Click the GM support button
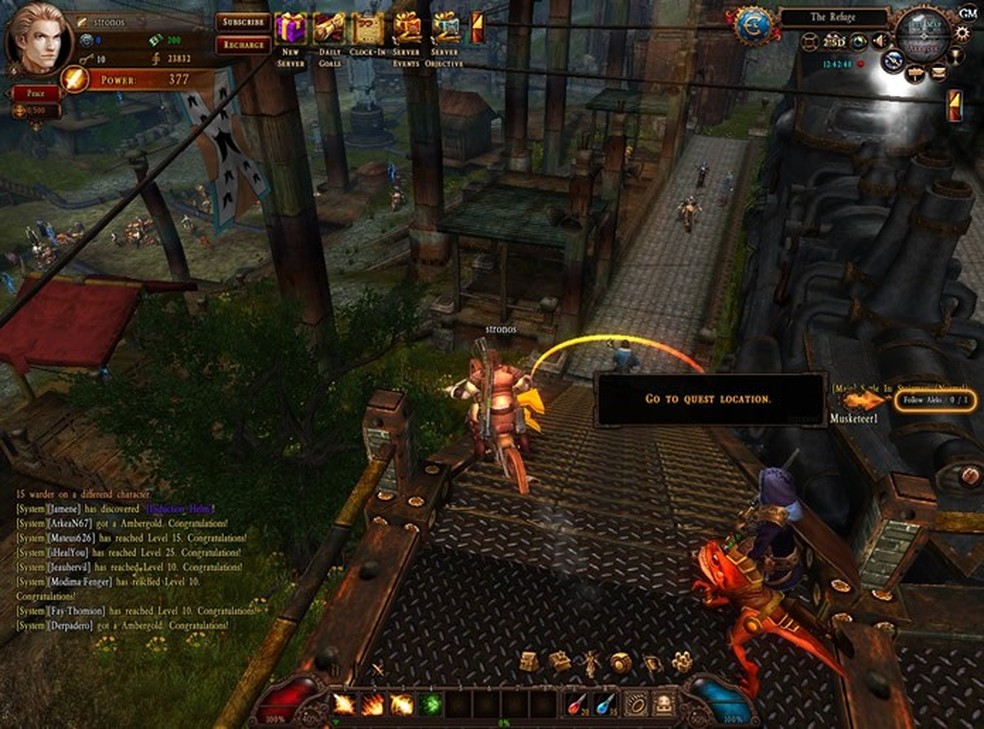Viewport: 984px width, 729px height. pyautogui.click(x=967, y=13)
